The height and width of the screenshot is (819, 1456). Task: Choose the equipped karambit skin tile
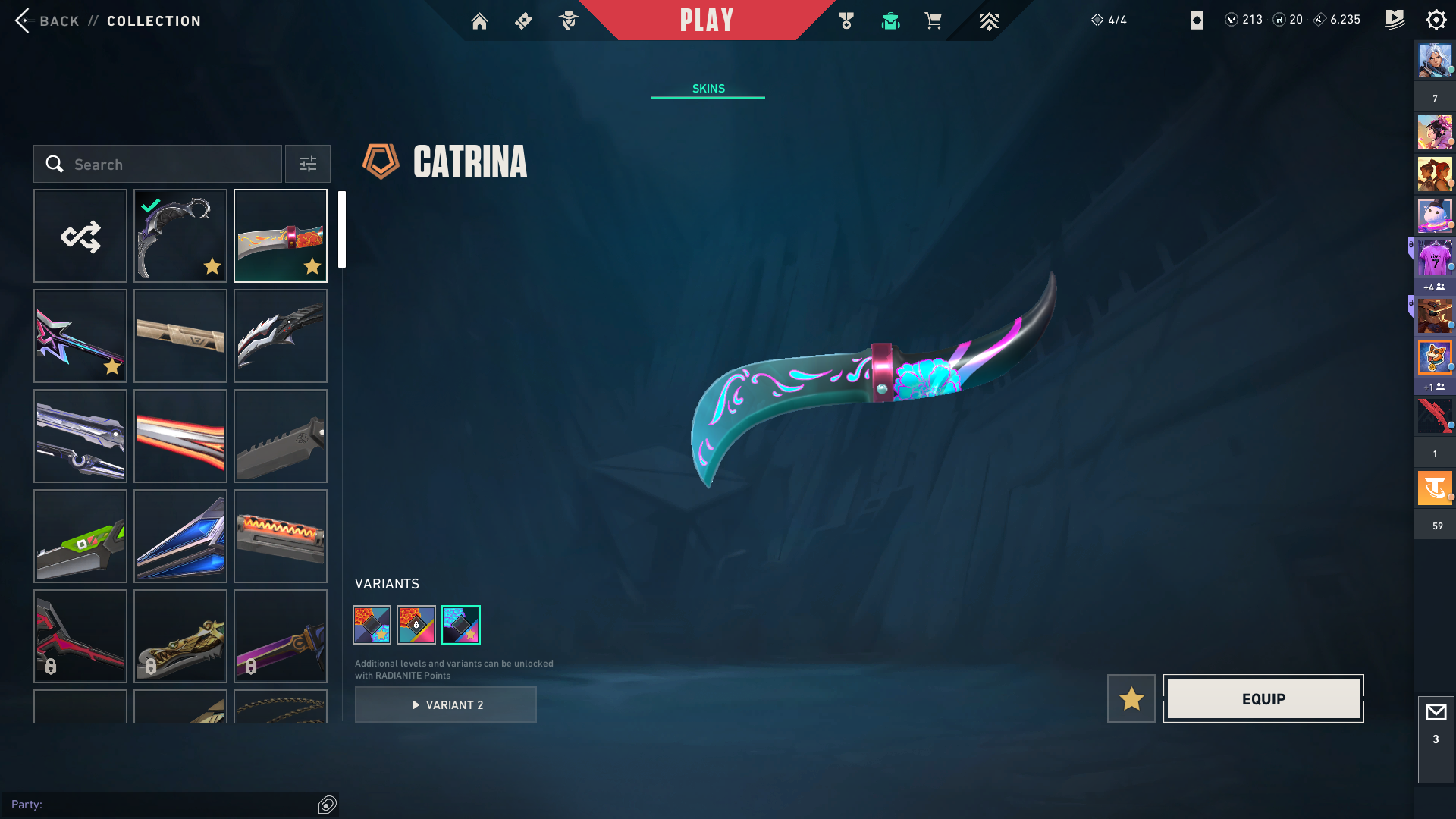coord(180,237)
